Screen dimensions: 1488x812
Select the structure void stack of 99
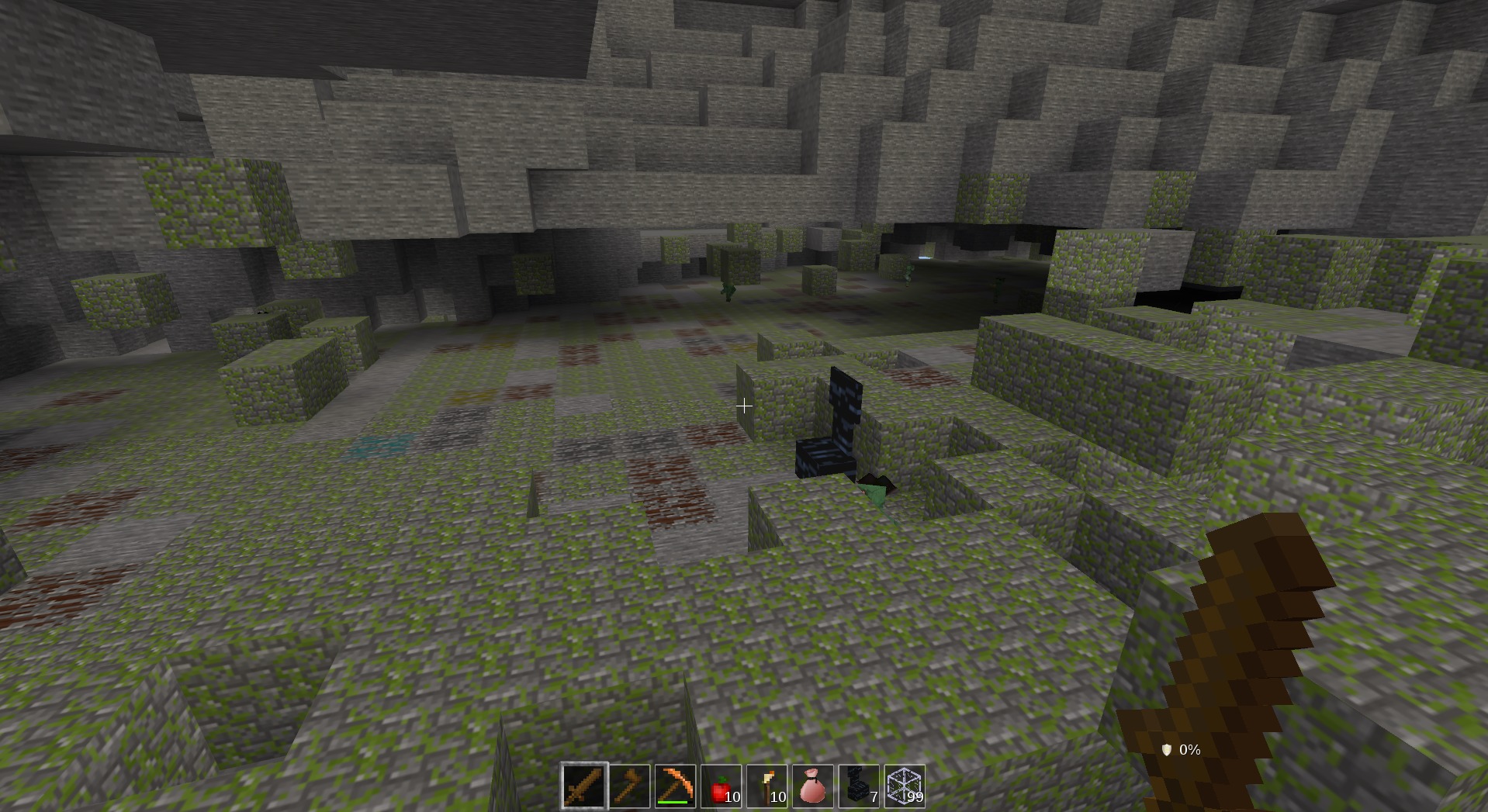pyautogui.click(x=905, y=787)
